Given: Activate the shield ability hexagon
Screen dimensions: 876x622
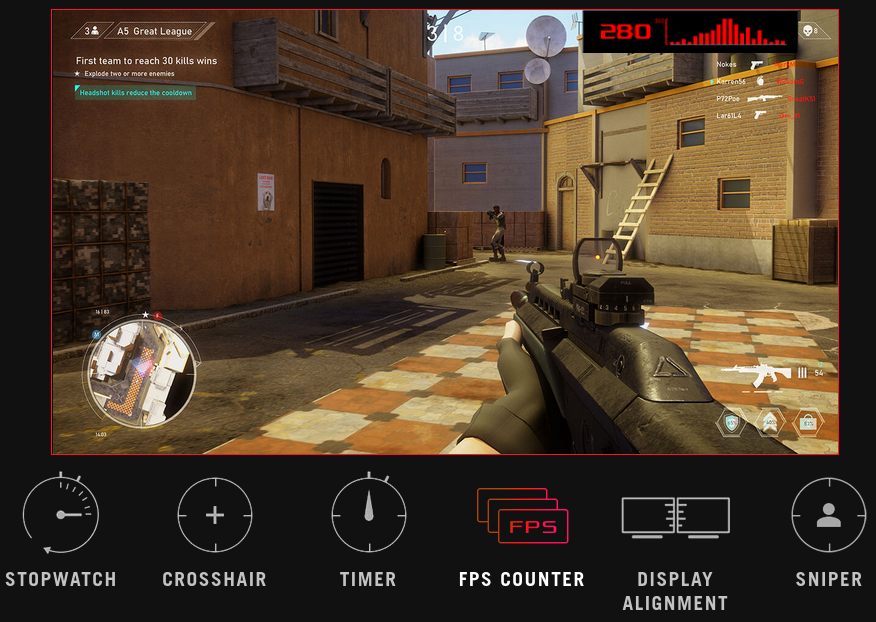Looking at the screenshot, I should click(732, 422).
